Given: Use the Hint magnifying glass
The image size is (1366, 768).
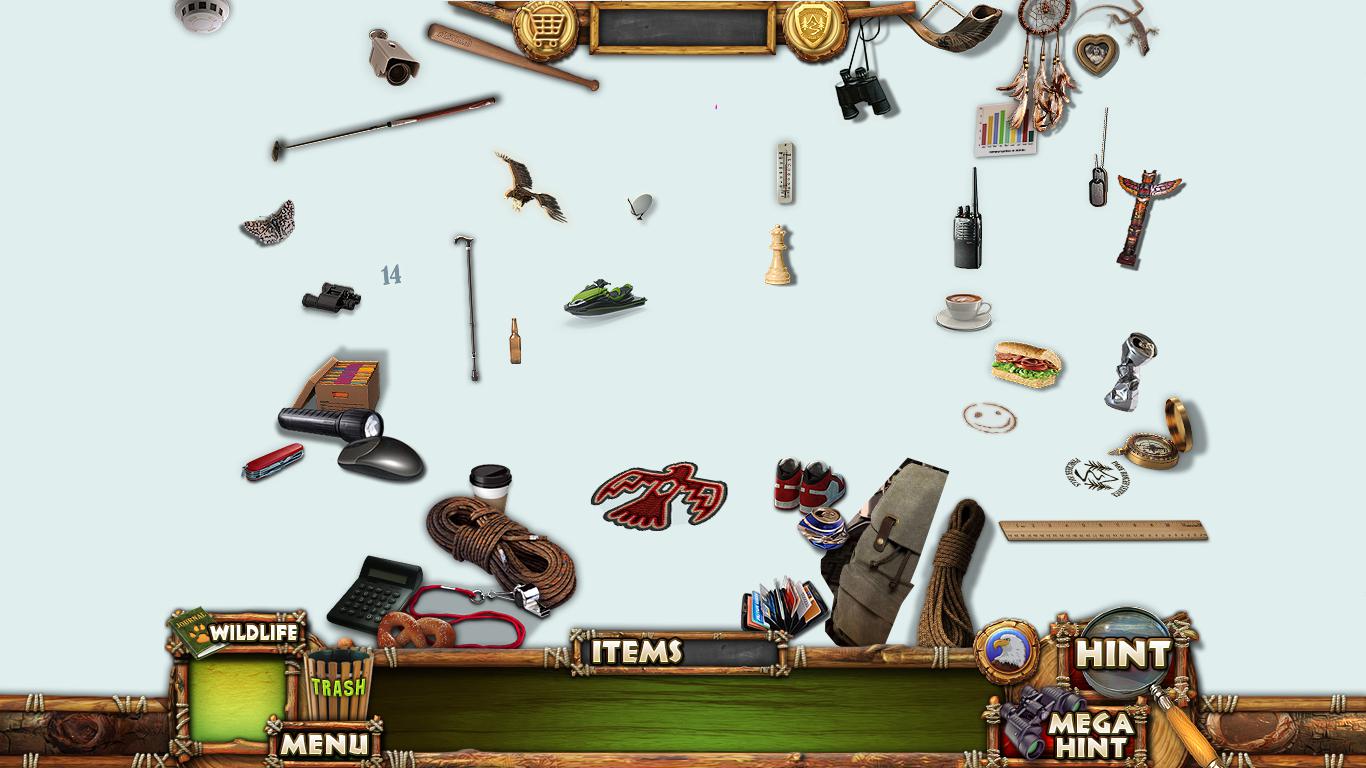Looking at the screenshot, I should click(1123, 654).
